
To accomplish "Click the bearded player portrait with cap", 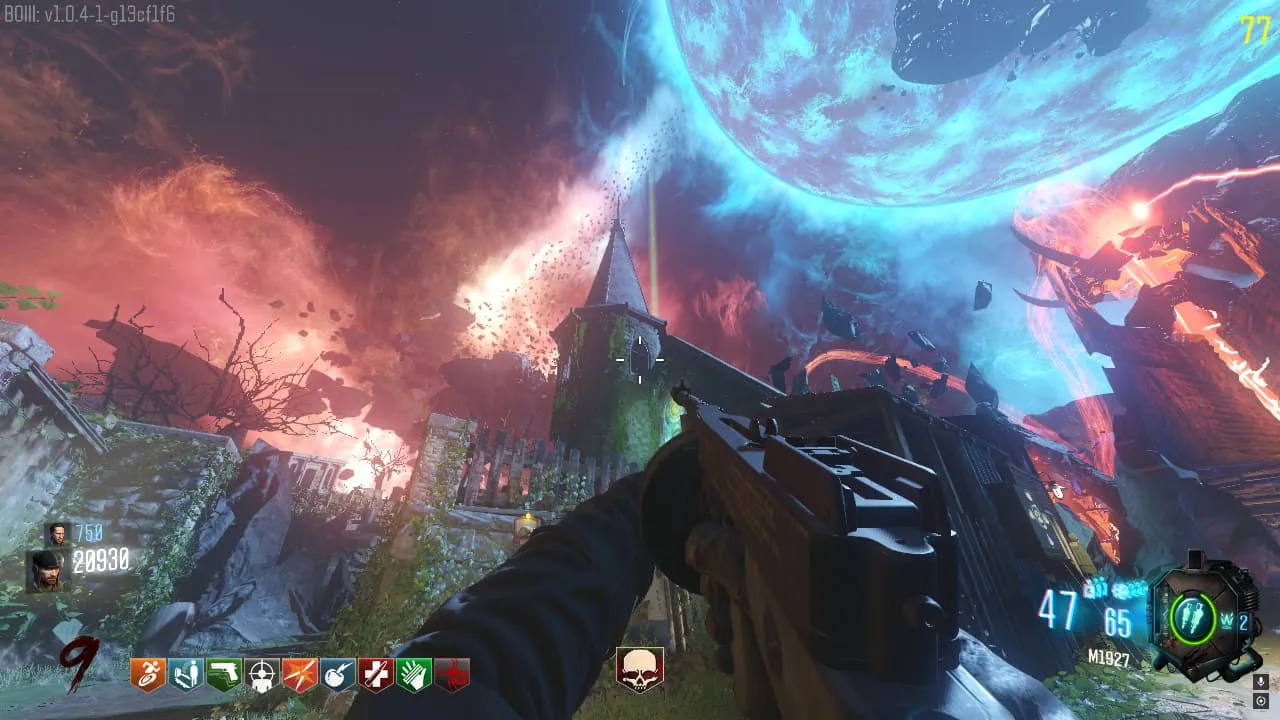I will click(x=46, y=570).
